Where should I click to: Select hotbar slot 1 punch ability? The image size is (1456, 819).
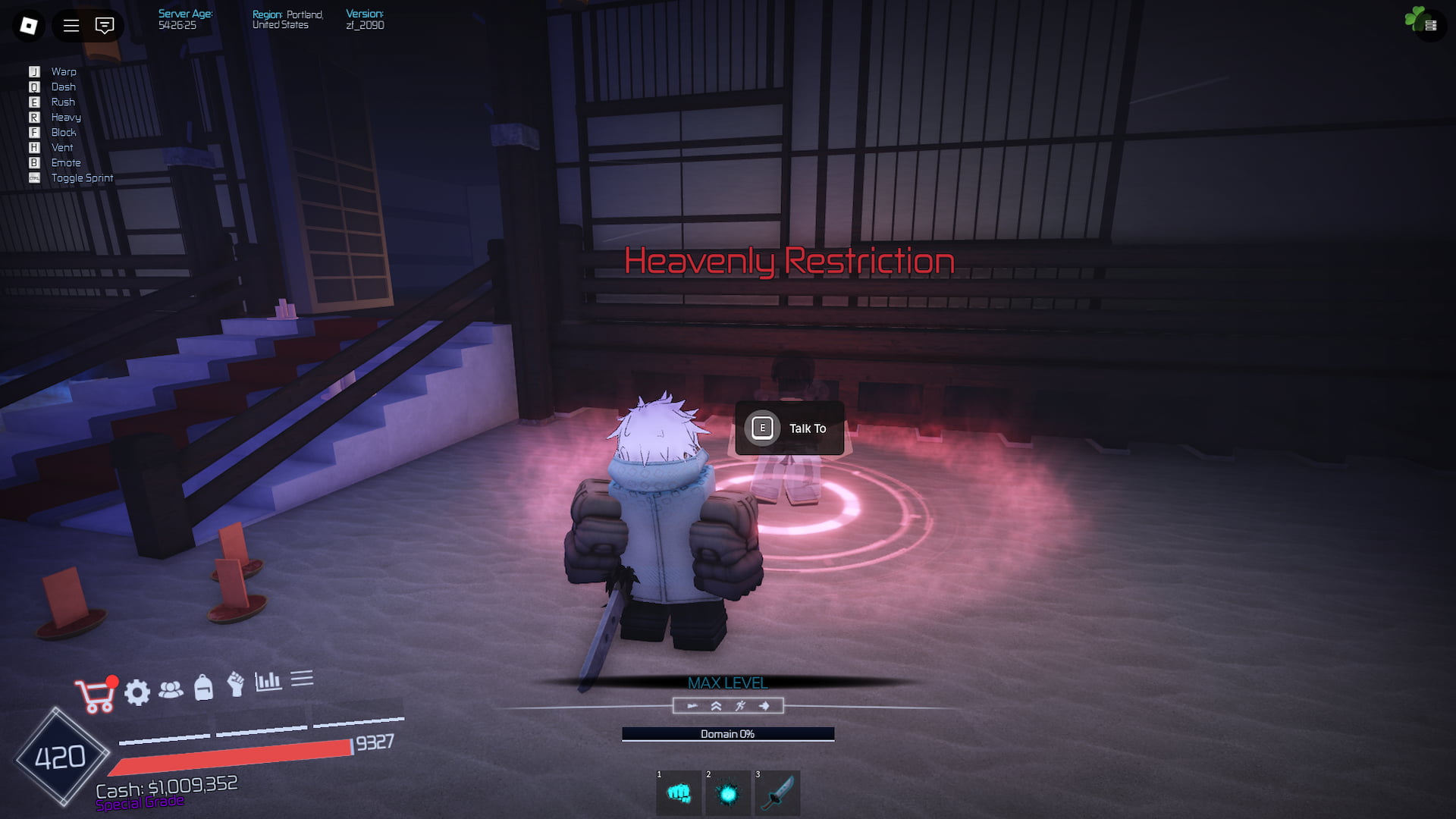(679, 793)
